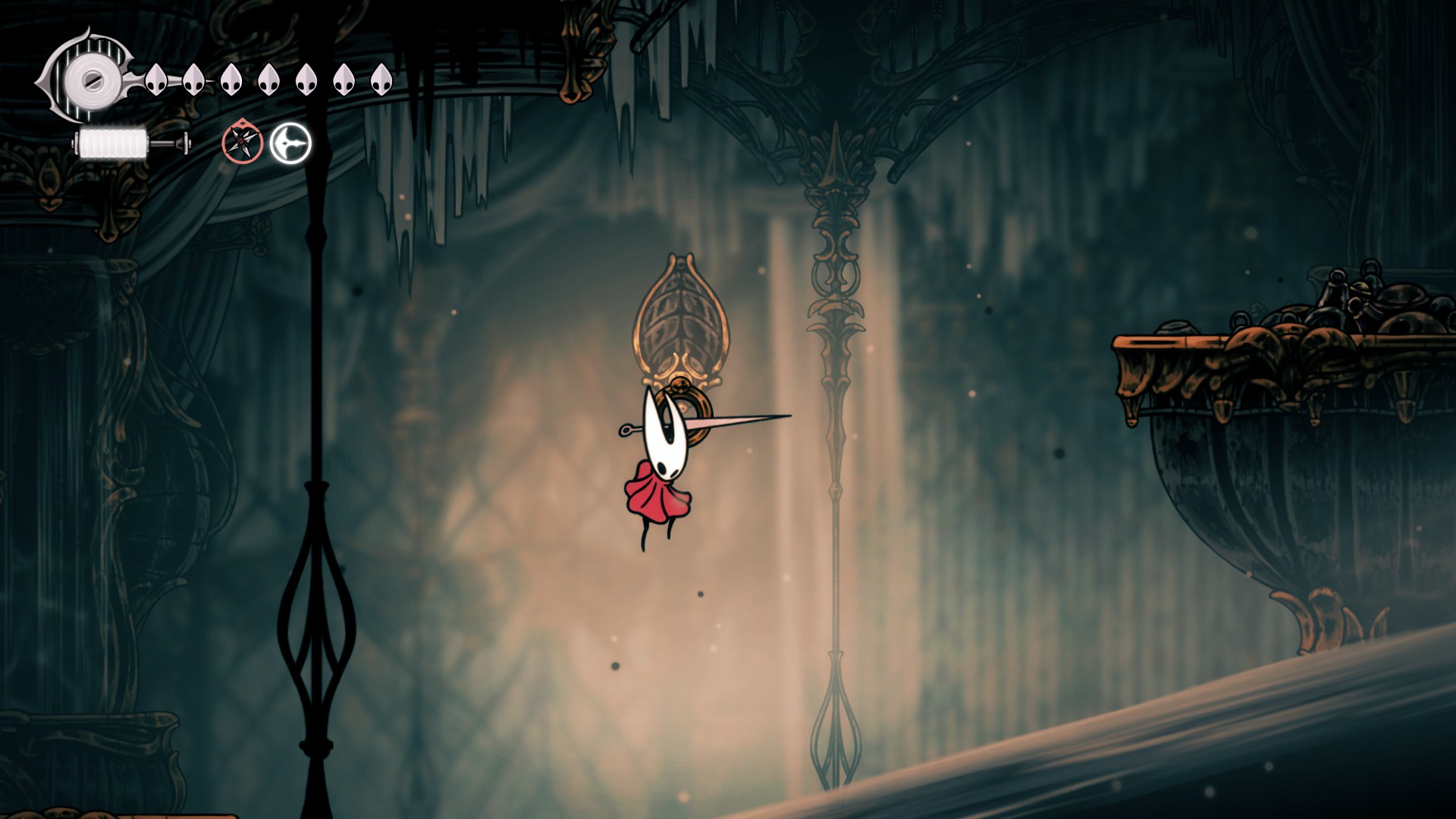Screen dimensions: 1456x819
Task: Activate the white-ringed silk skill icon
Action: (290, 143)
